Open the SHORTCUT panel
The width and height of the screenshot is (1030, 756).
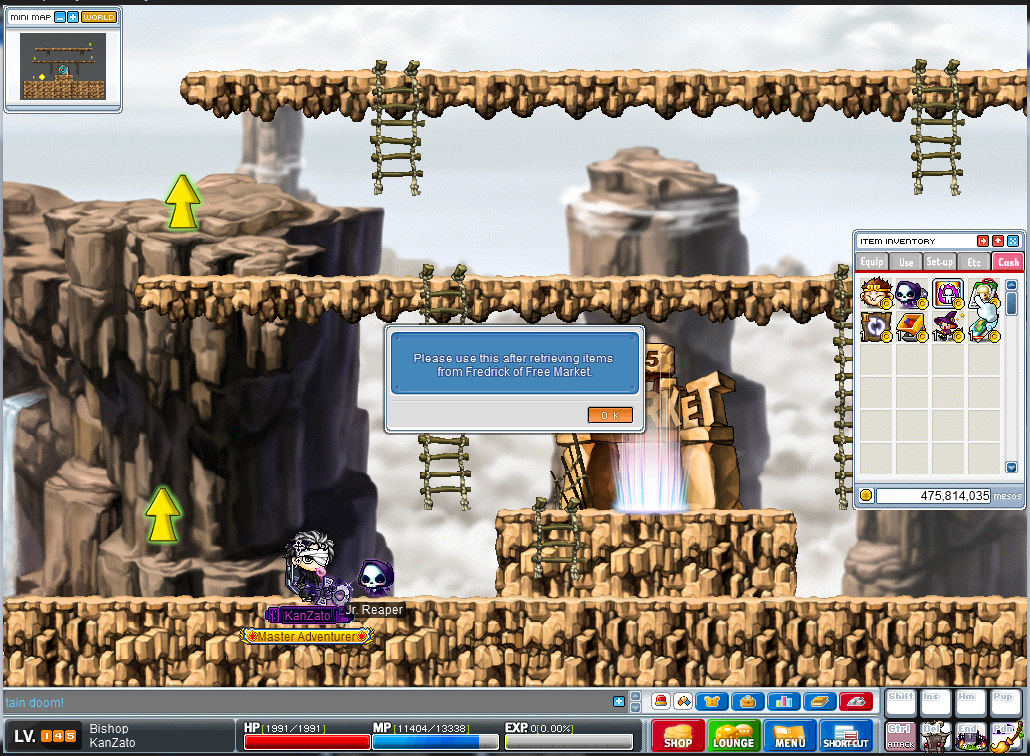(846, 736)
